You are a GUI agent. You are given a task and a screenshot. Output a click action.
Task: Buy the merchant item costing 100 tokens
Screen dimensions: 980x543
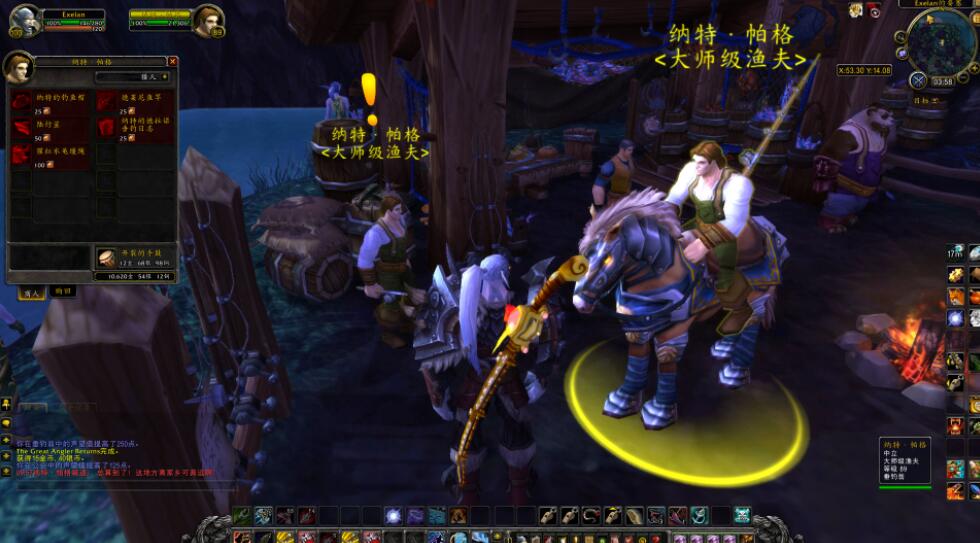tap(22, 155)
